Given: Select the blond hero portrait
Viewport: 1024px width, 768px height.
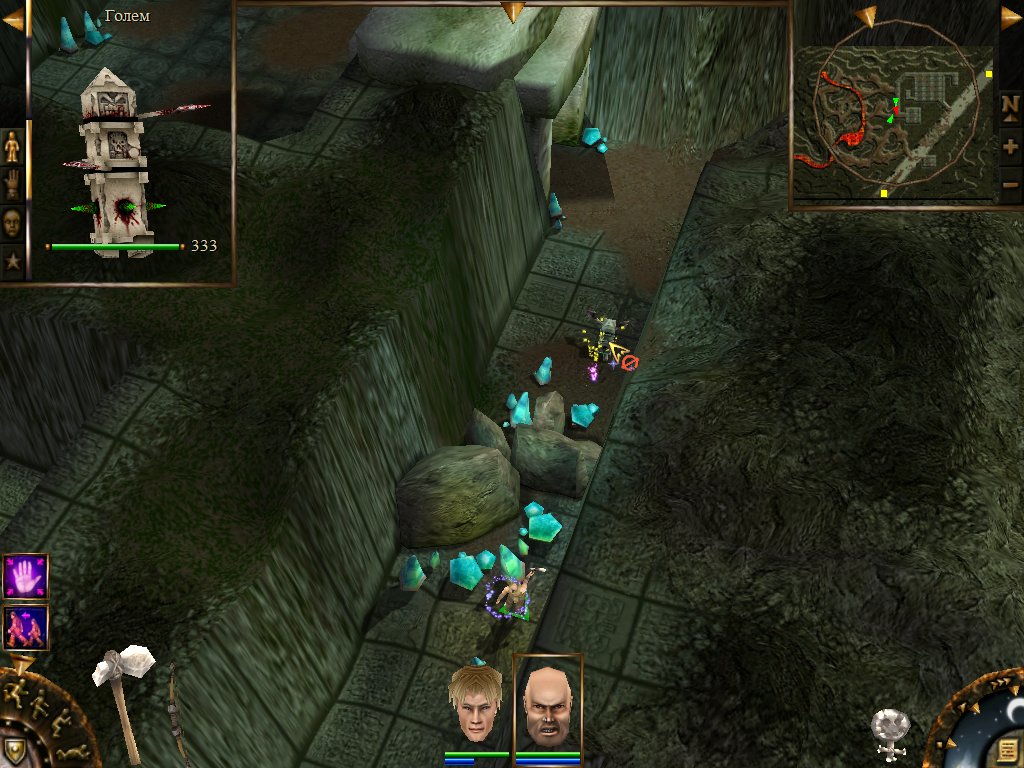Looking at the screenshot, I should (x=475, y=704).
